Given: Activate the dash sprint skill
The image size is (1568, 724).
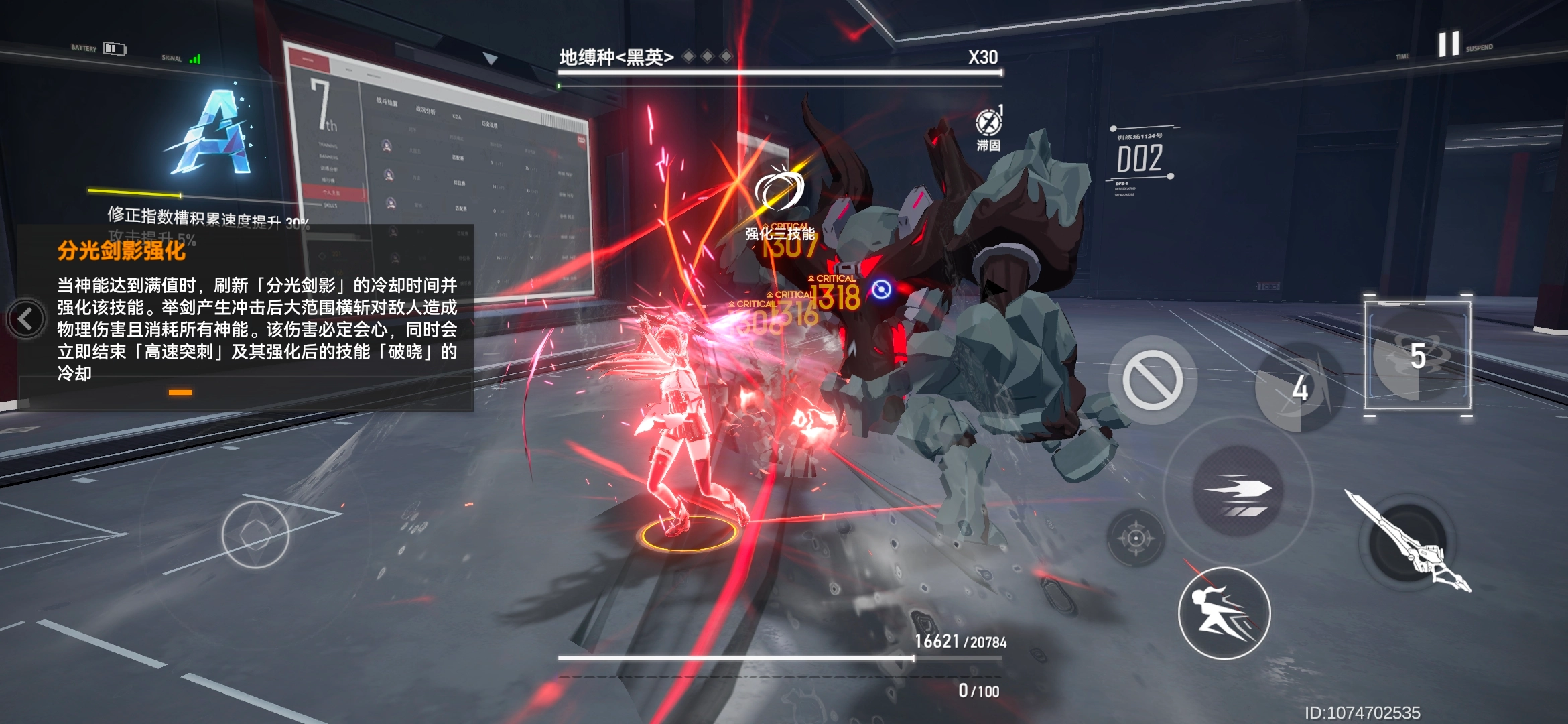Looking at the screenshot, I should coord(1238,491).
